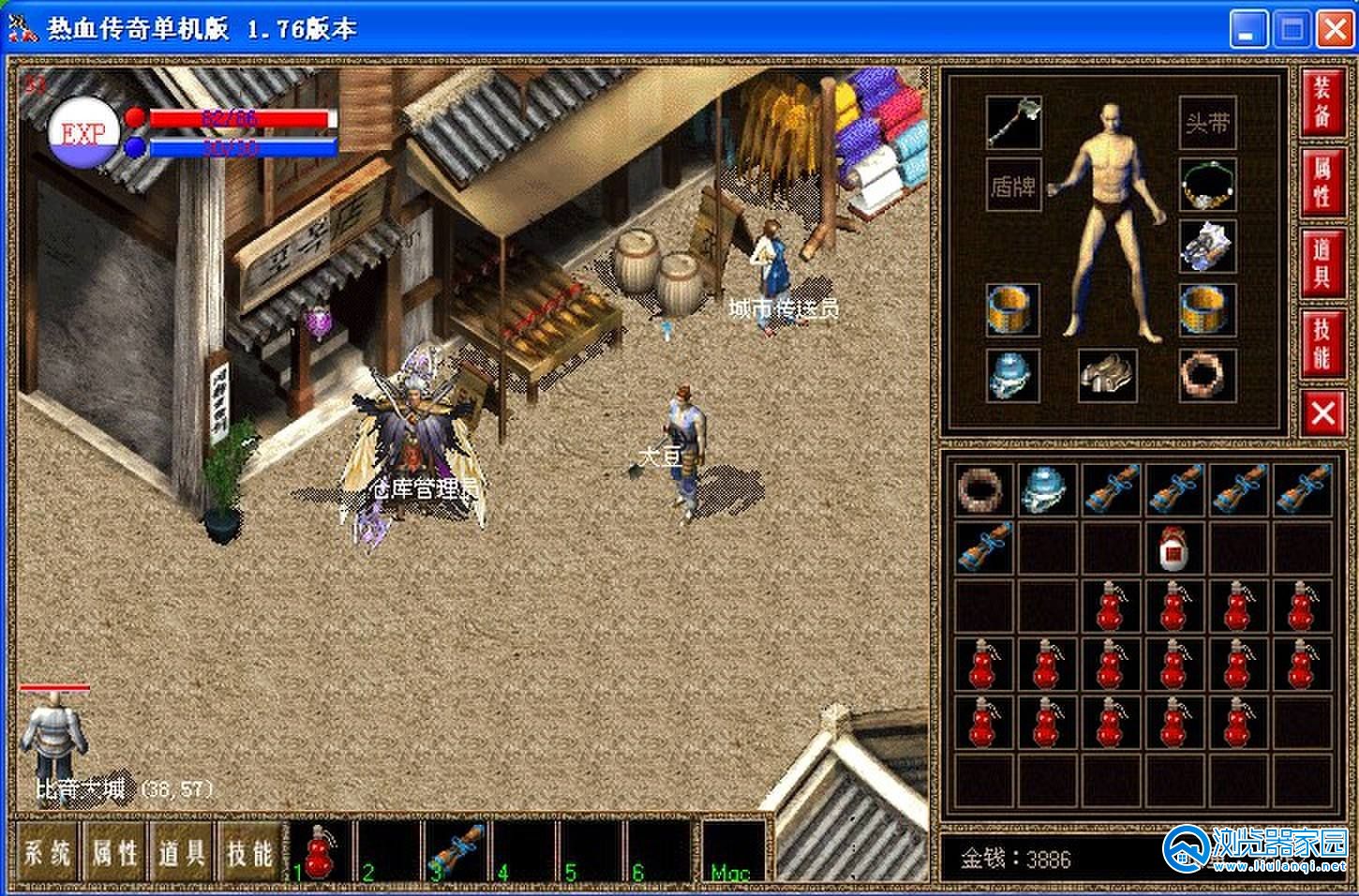
Task: Minimize the game window
Action: click(x=1247, y=31)
